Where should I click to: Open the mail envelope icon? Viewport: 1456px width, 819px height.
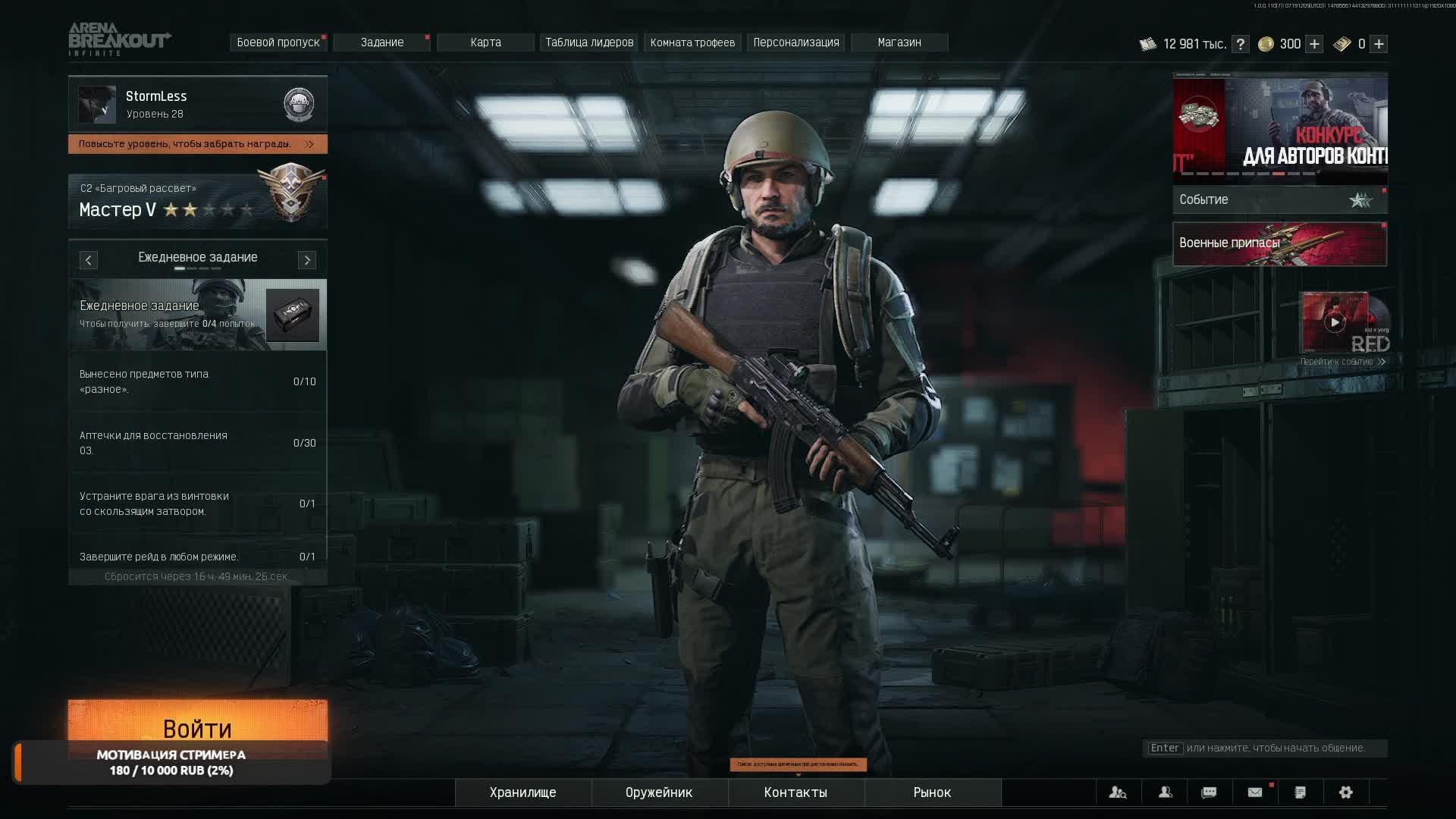1255,792
